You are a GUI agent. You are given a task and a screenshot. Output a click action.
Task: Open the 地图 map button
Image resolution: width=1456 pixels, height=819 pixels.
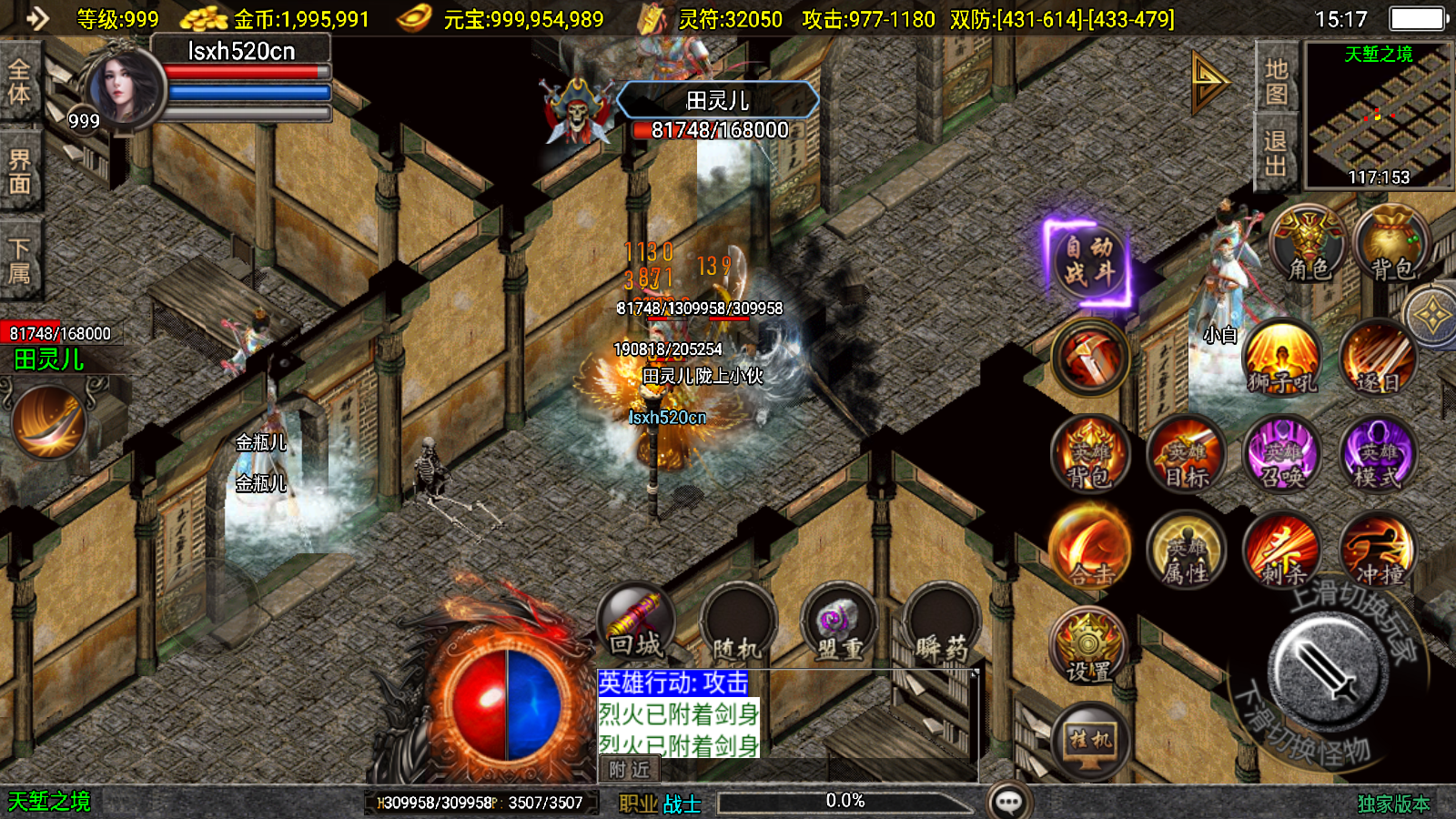pyautogui.click(x=1276, y=82)
